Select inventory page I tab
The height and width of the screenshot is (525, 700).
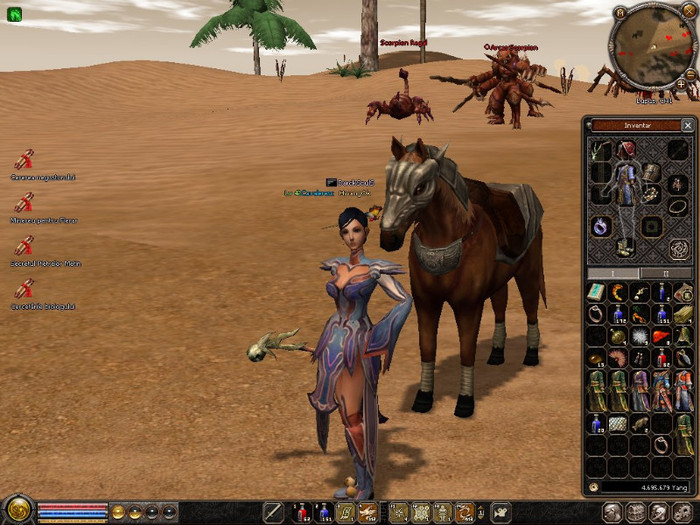pyautogui.click(x=613, y=273)
